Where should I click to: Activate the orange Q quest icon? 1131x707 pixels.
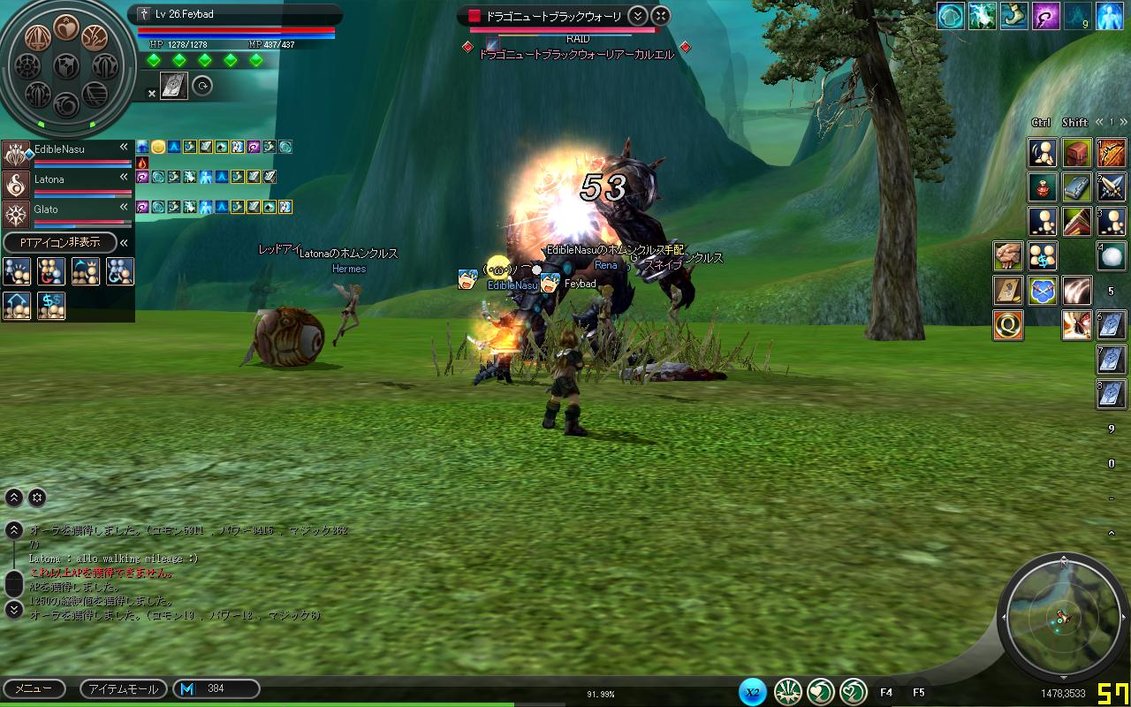[1008, 324]
